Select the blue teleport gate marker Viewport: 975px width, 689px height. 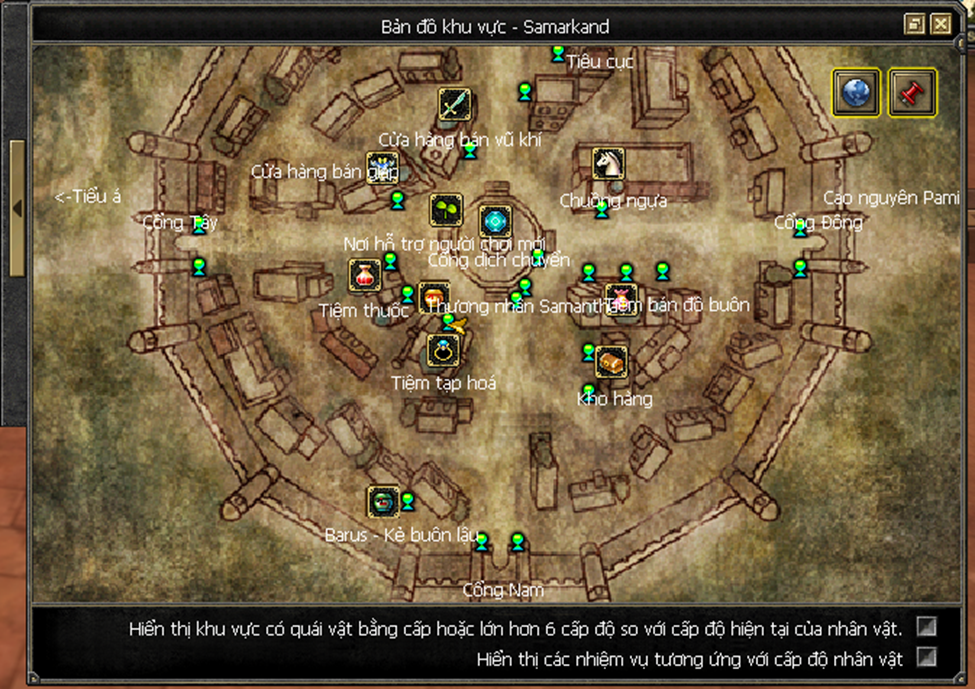click(495, 221)
